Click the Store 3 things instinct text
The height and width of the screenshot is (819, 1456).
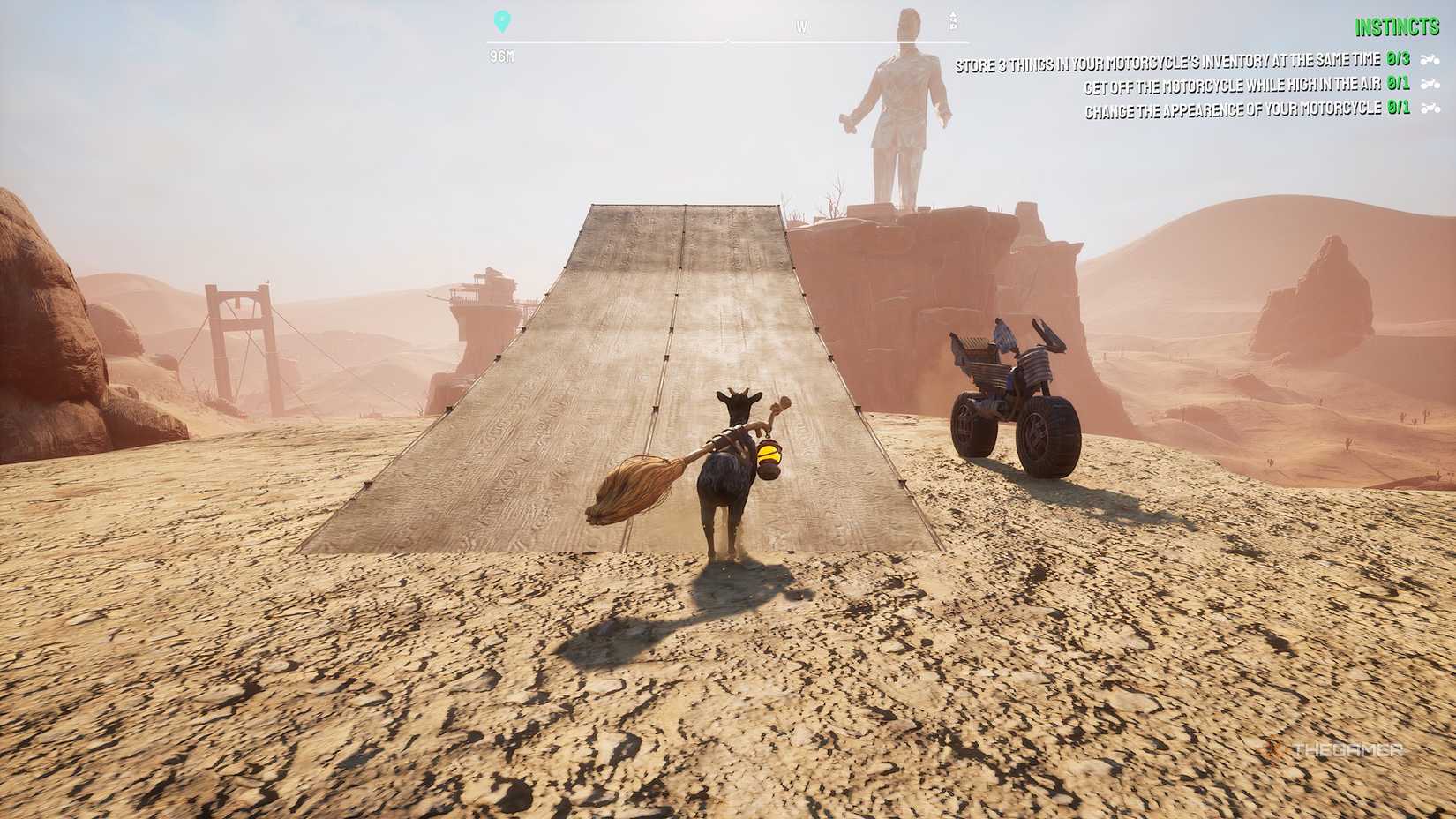point(1165,63)
